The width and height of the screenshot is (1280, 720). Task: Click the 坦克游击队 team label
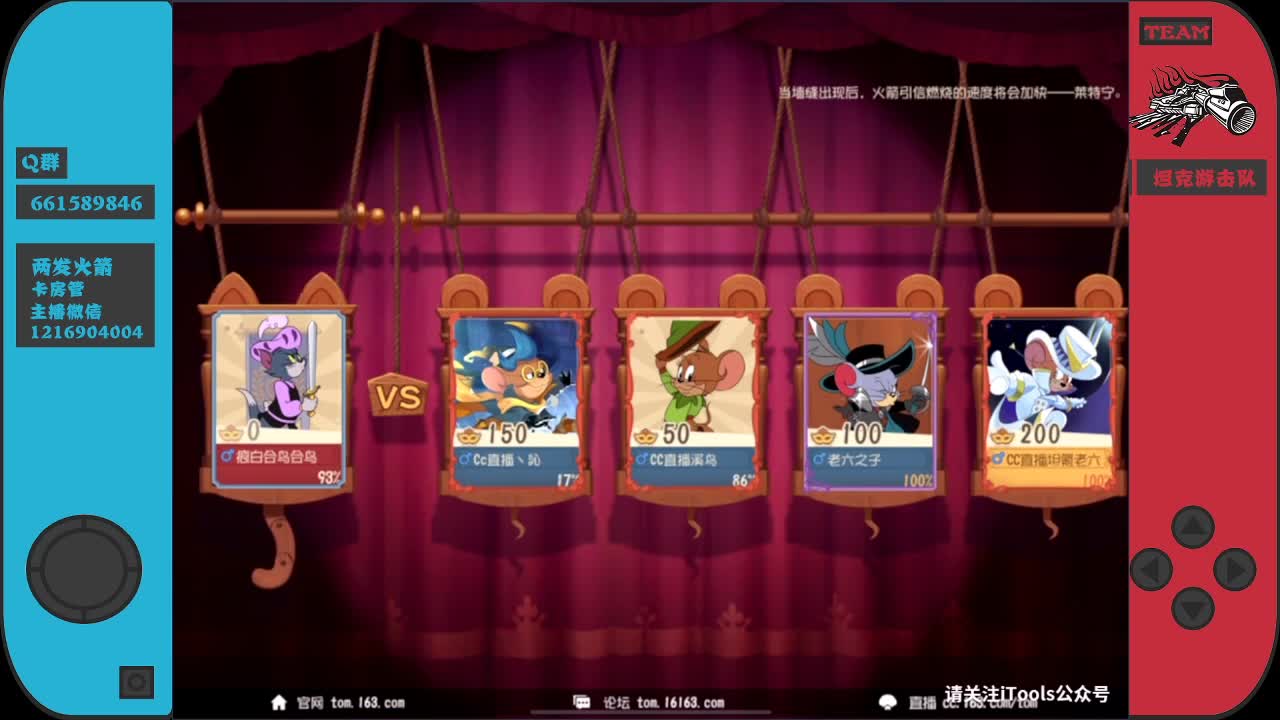point(1202,177)
